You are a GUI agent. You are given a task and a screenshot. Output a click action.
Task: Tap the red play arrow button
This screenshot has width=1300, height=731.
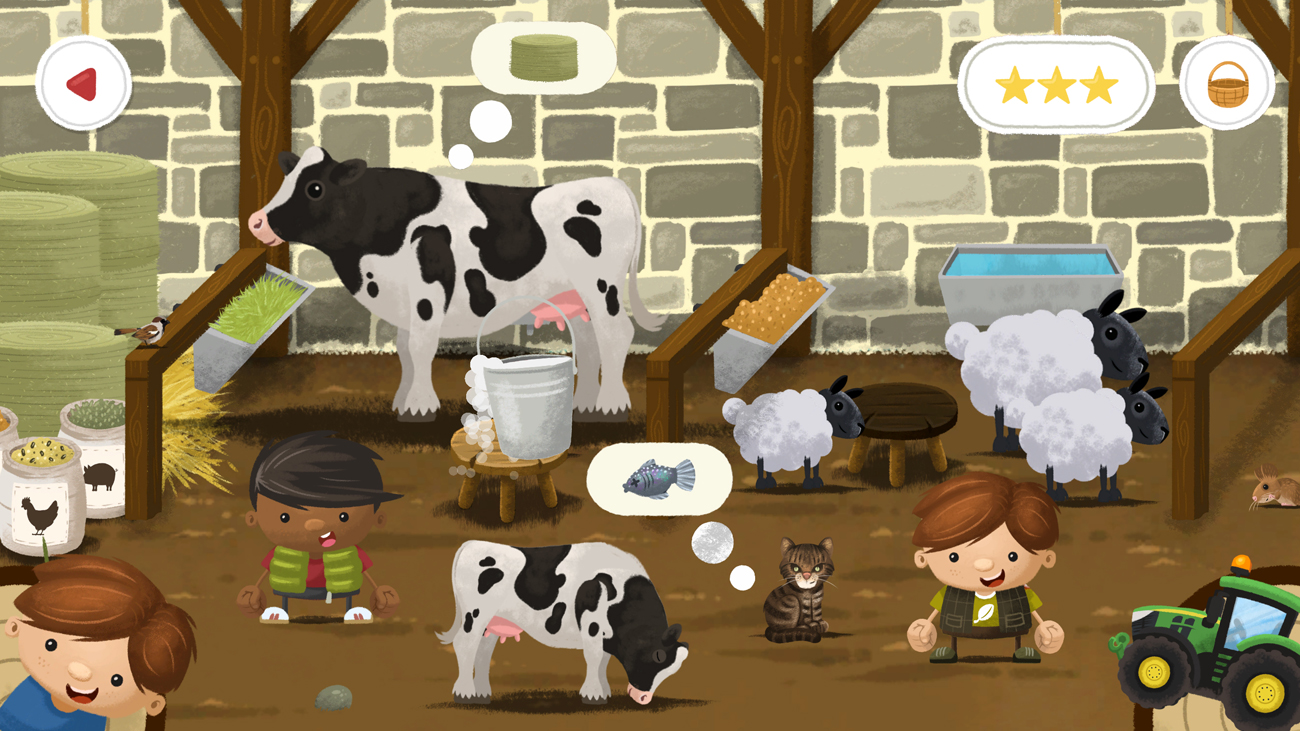click(x=84, y=83)
